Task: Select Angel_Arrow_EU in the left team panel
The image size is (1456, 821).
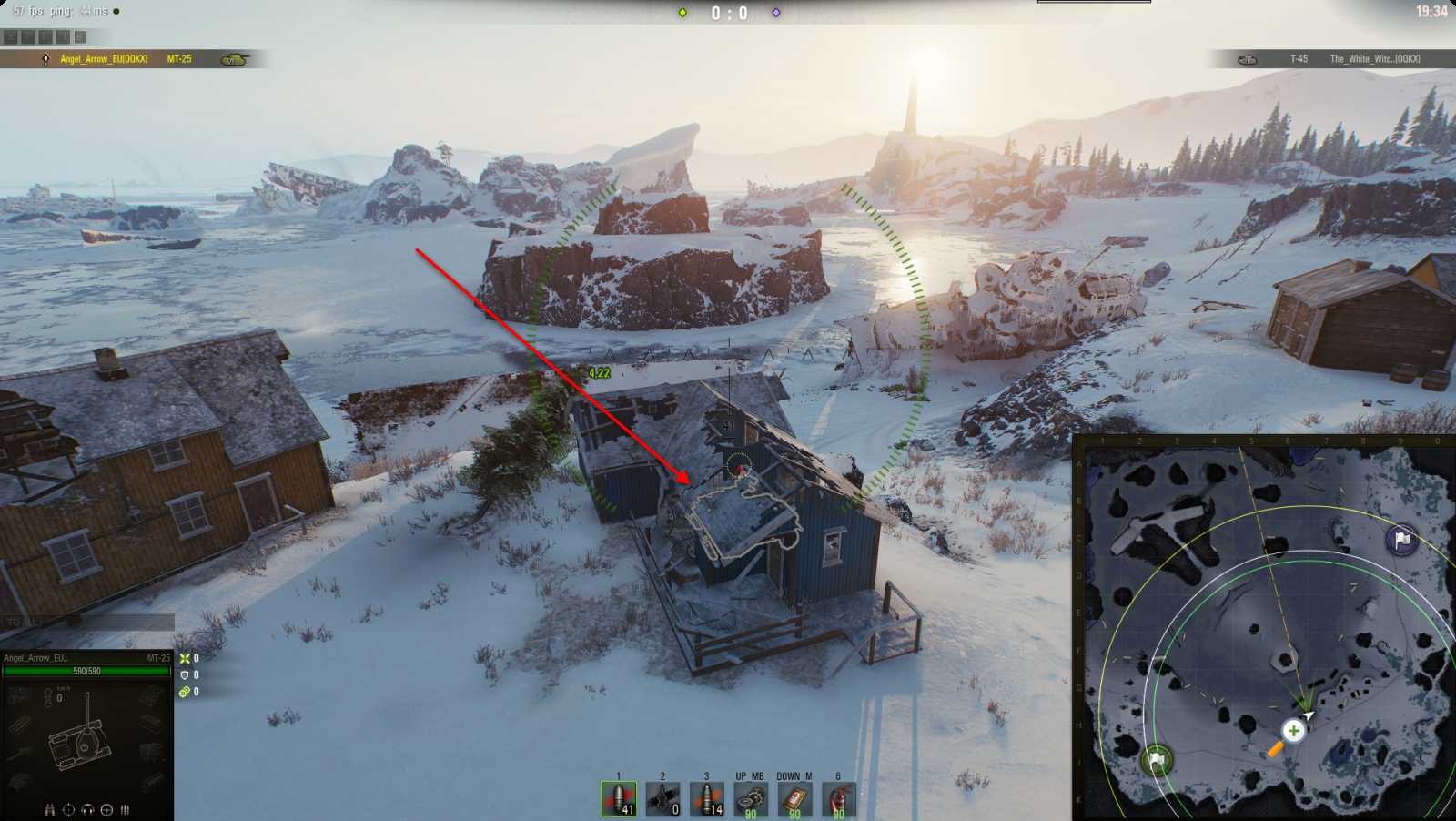Action: pyautogui.click(x=104, y=59)
